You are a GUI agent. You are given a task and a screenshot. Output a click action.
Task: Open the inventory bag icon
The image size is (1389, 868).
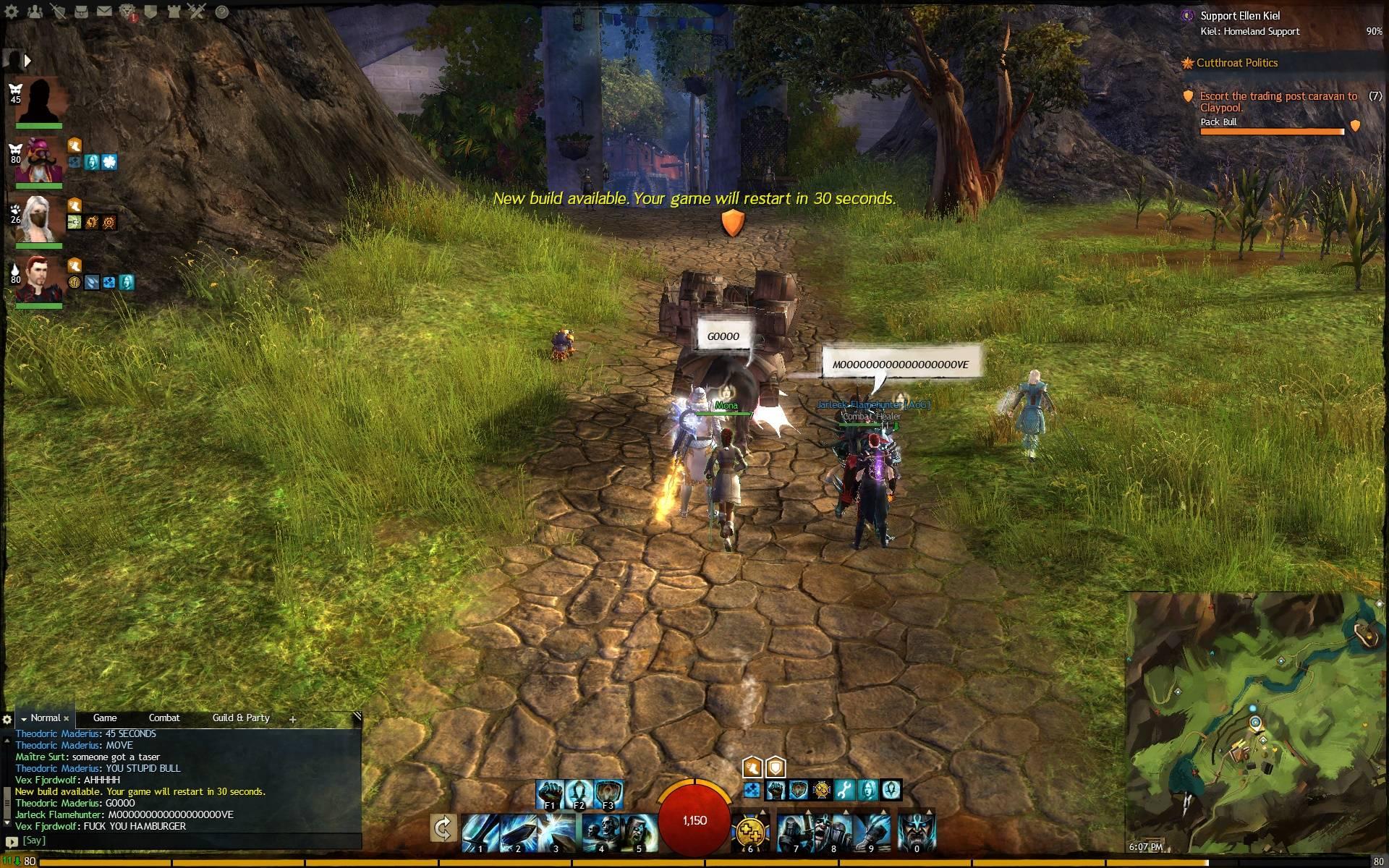click(x=82, y=12)
